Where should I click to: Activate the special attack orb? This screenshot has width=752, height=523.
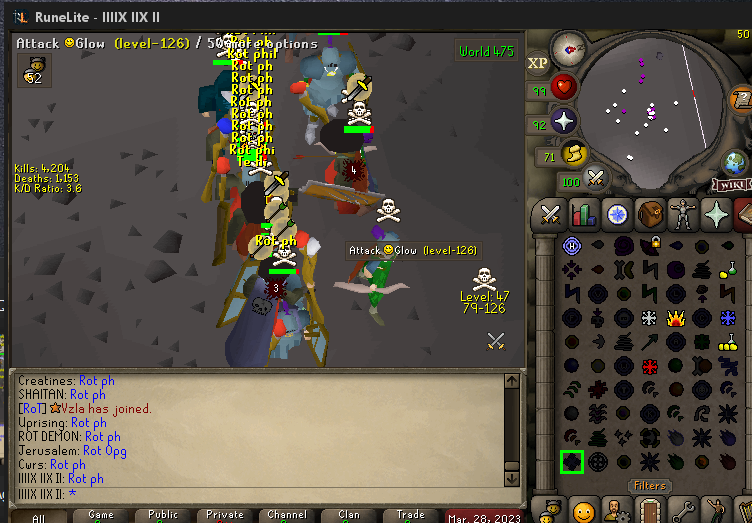click(597, 180)
